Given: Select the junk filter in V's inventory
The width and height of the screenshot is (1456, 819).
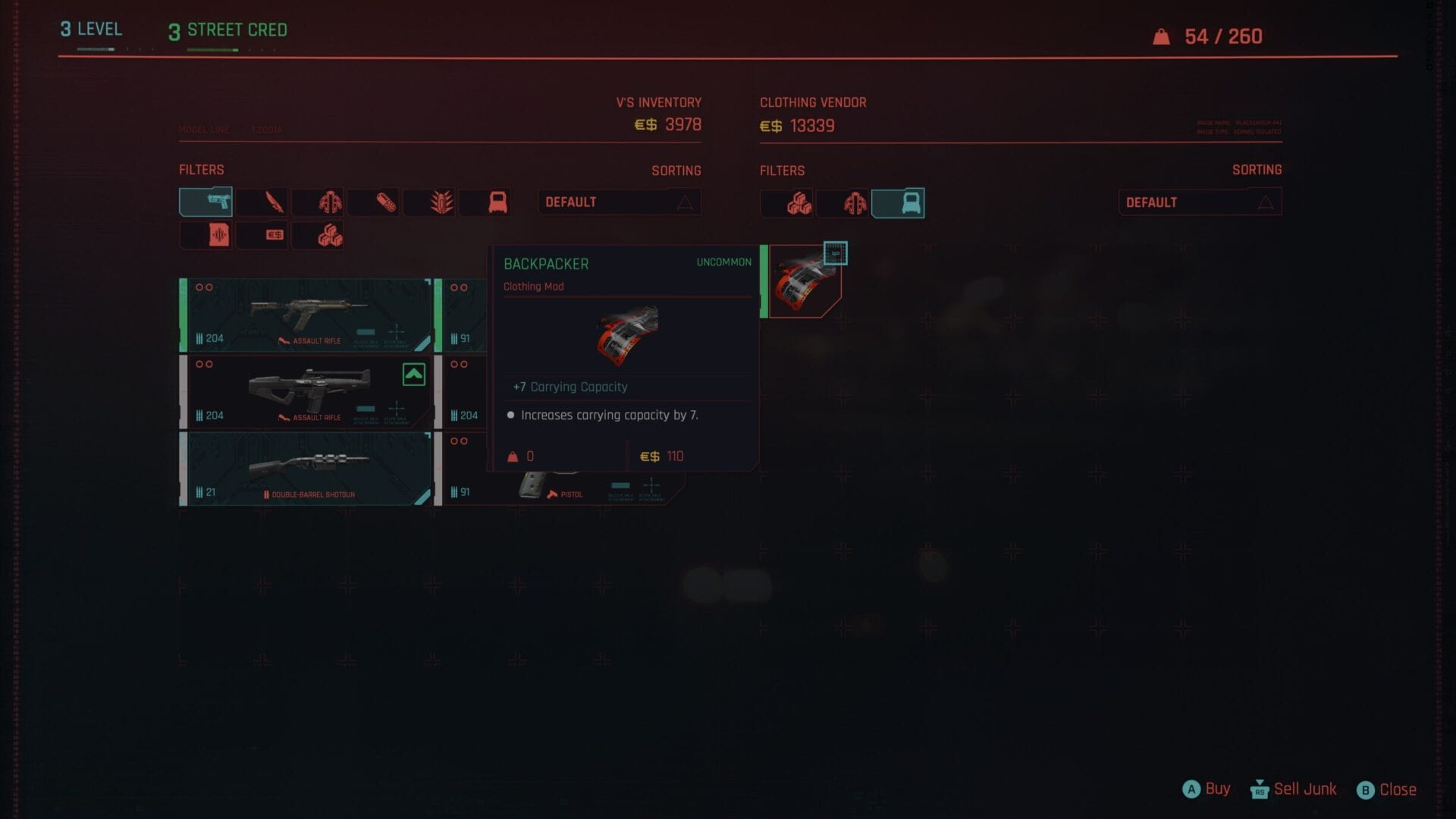Looking at the screenshot, I should [318, 234].
